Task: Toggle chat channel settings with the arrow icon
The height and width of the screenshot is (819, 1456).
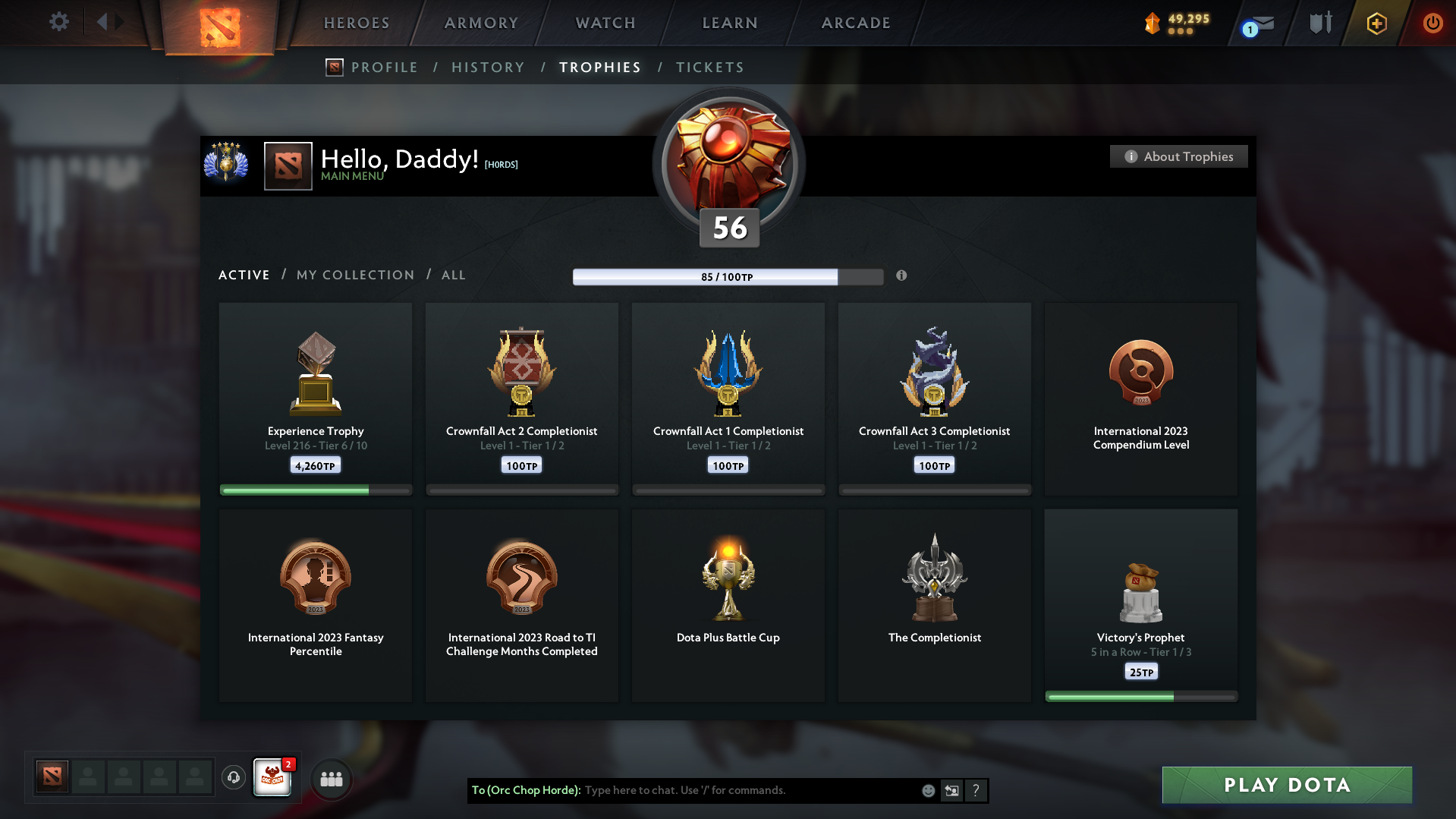Action: point(951,790)
